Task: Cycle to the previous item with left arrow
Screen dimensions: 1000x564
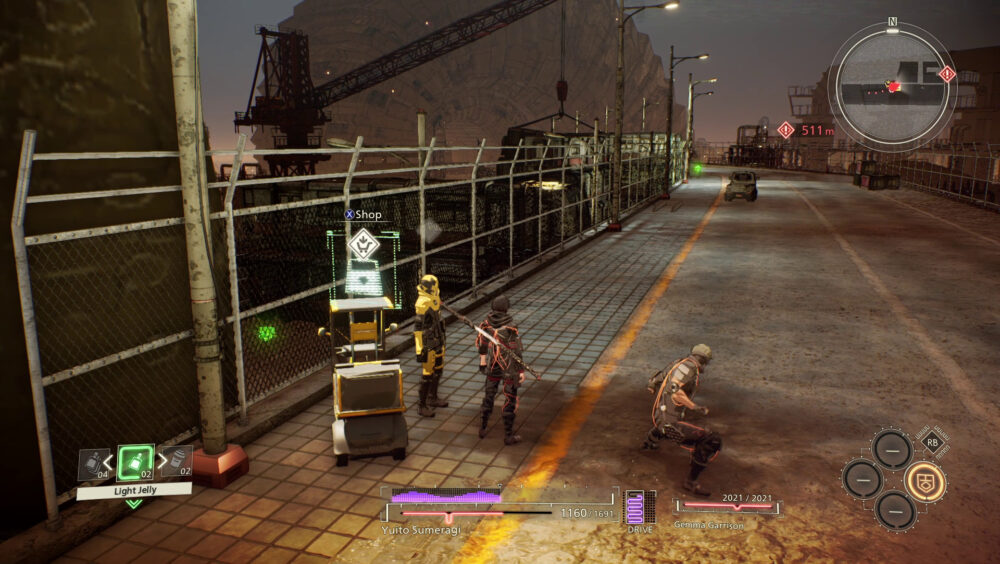Action: coord(109,462)
